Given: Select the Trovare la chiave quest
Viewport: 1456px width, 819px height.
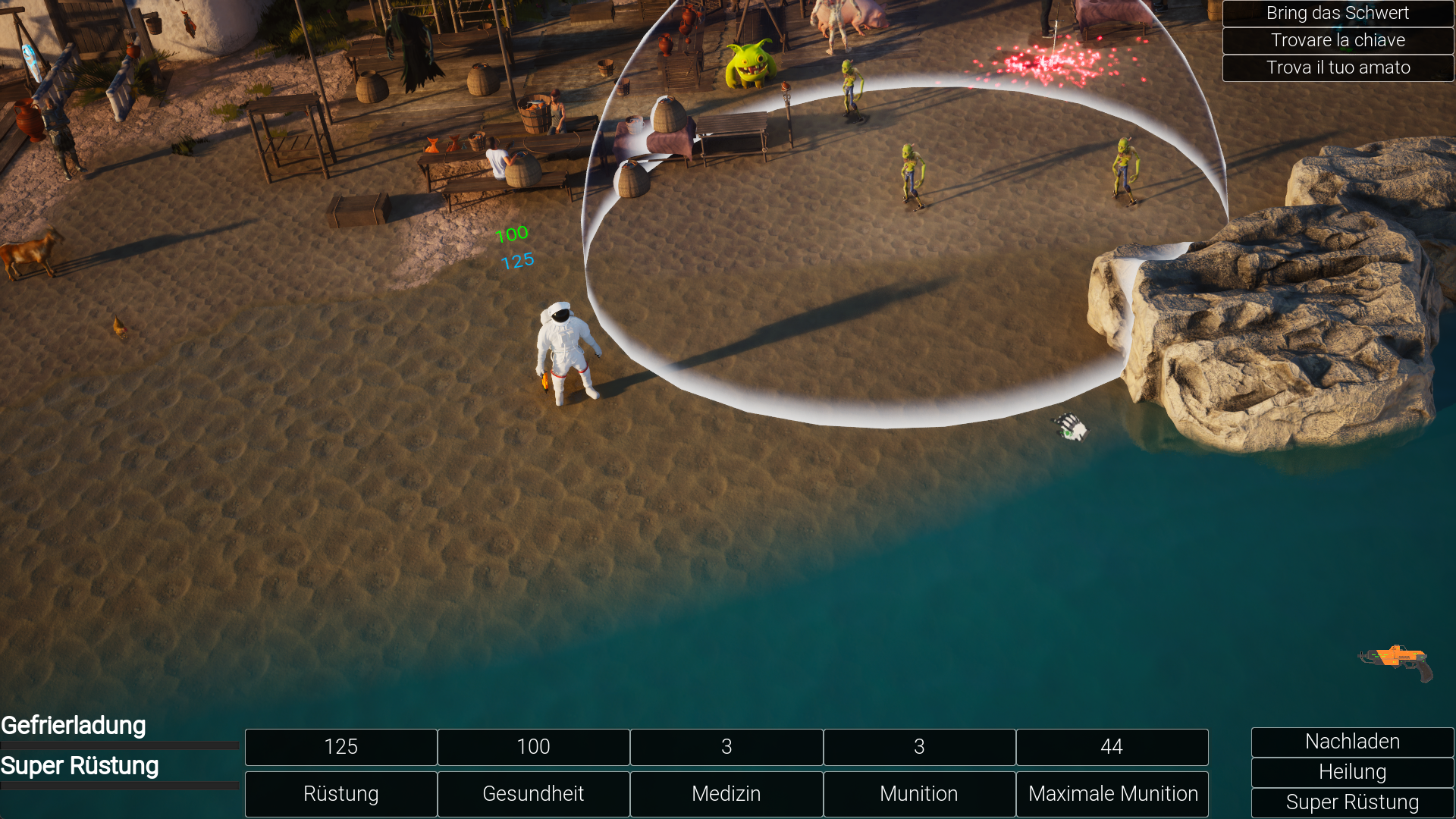Looking at the screenshot, I should tap(1338, 40).
